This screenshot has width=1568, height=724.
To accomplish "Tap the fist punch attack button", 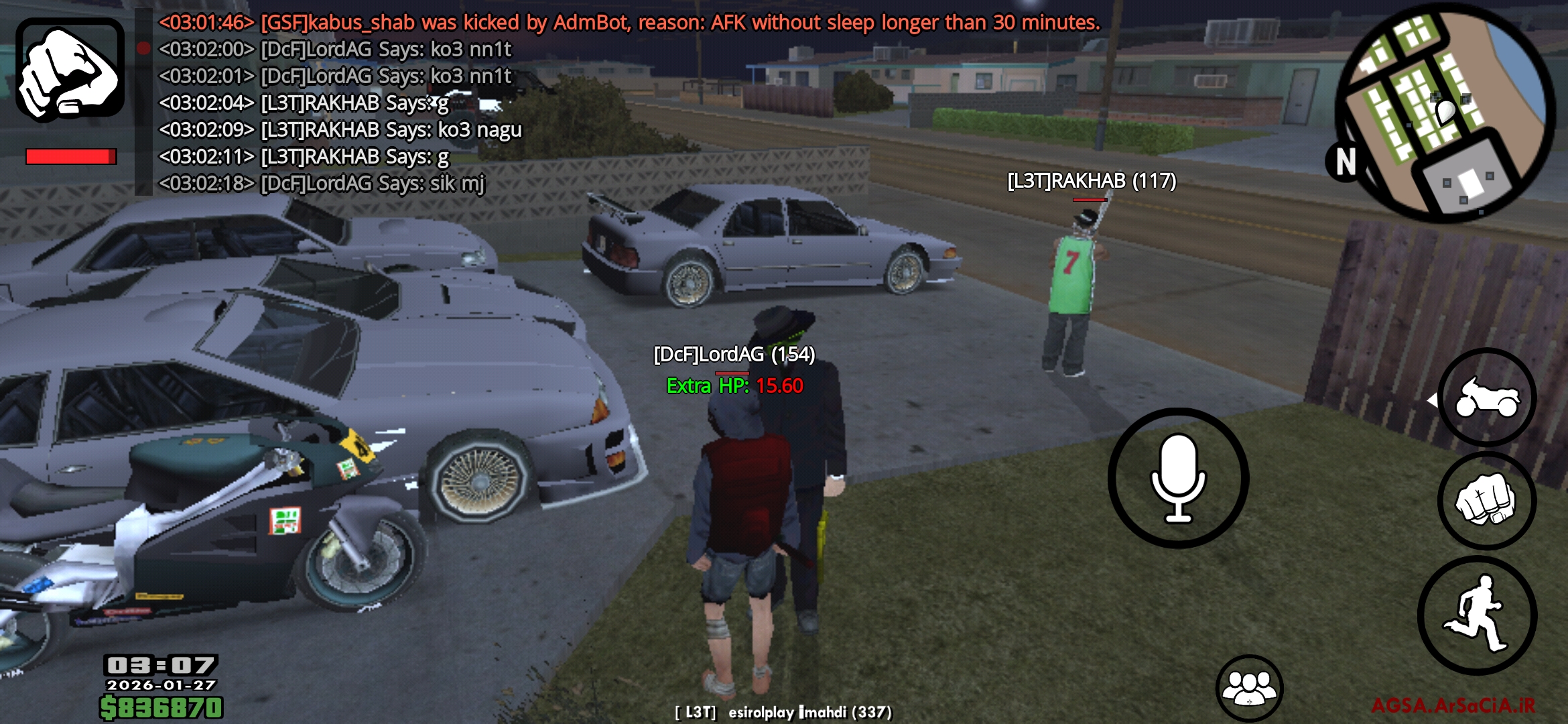I will 1487,501.
